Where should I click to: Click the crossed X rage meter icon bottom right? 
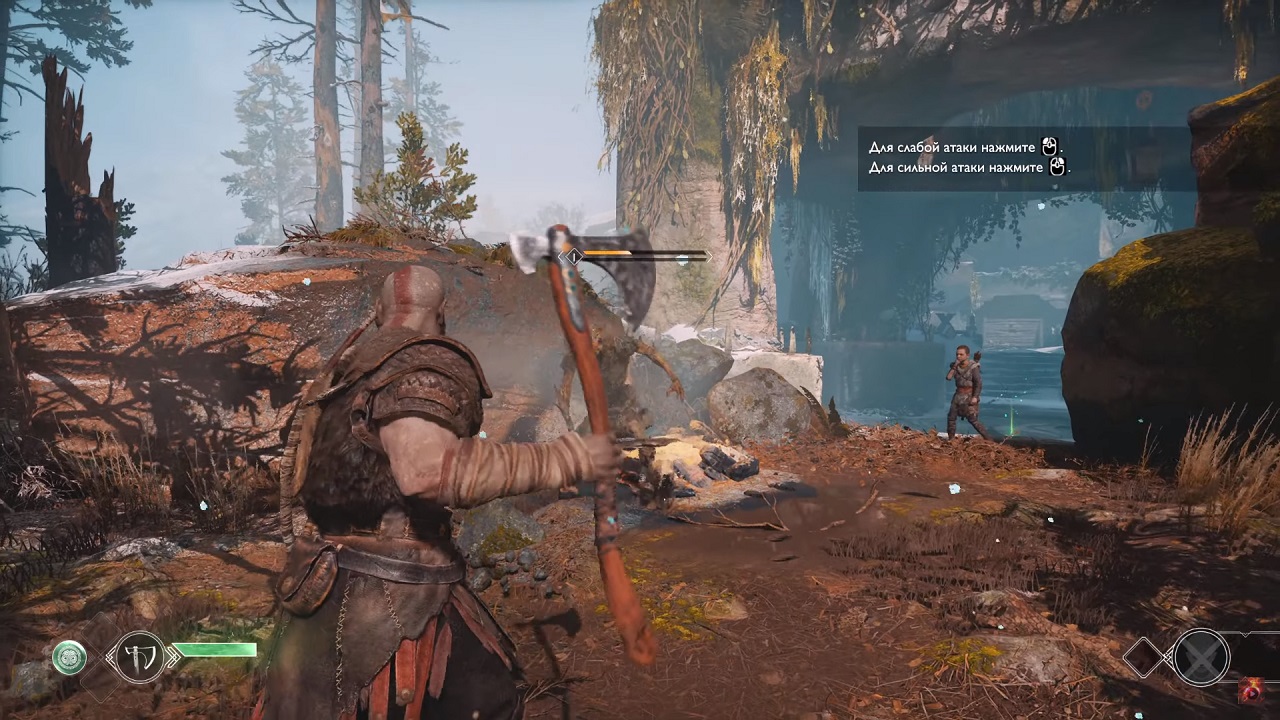1200,657
